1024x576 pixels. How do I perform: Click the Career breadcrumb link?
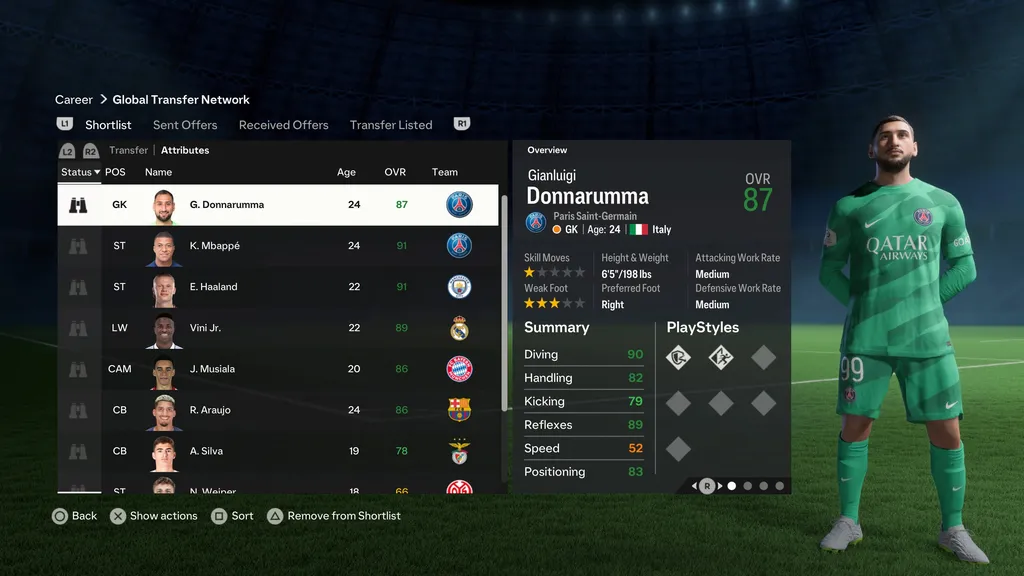click(74, 100)
